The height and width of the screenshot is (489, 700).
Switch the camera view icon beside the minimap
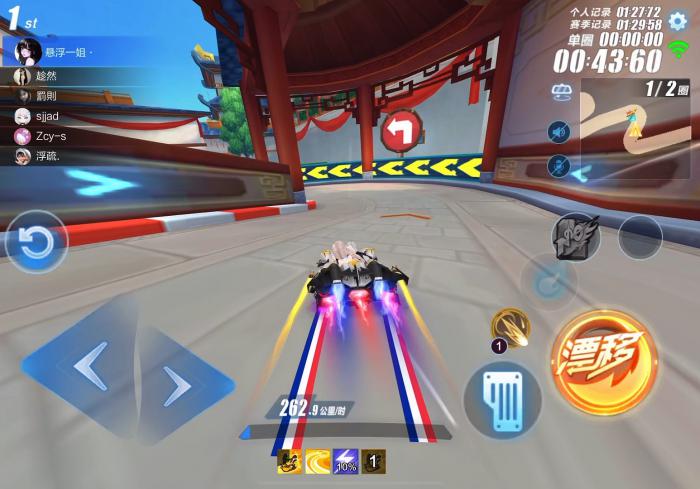(560, 92)
